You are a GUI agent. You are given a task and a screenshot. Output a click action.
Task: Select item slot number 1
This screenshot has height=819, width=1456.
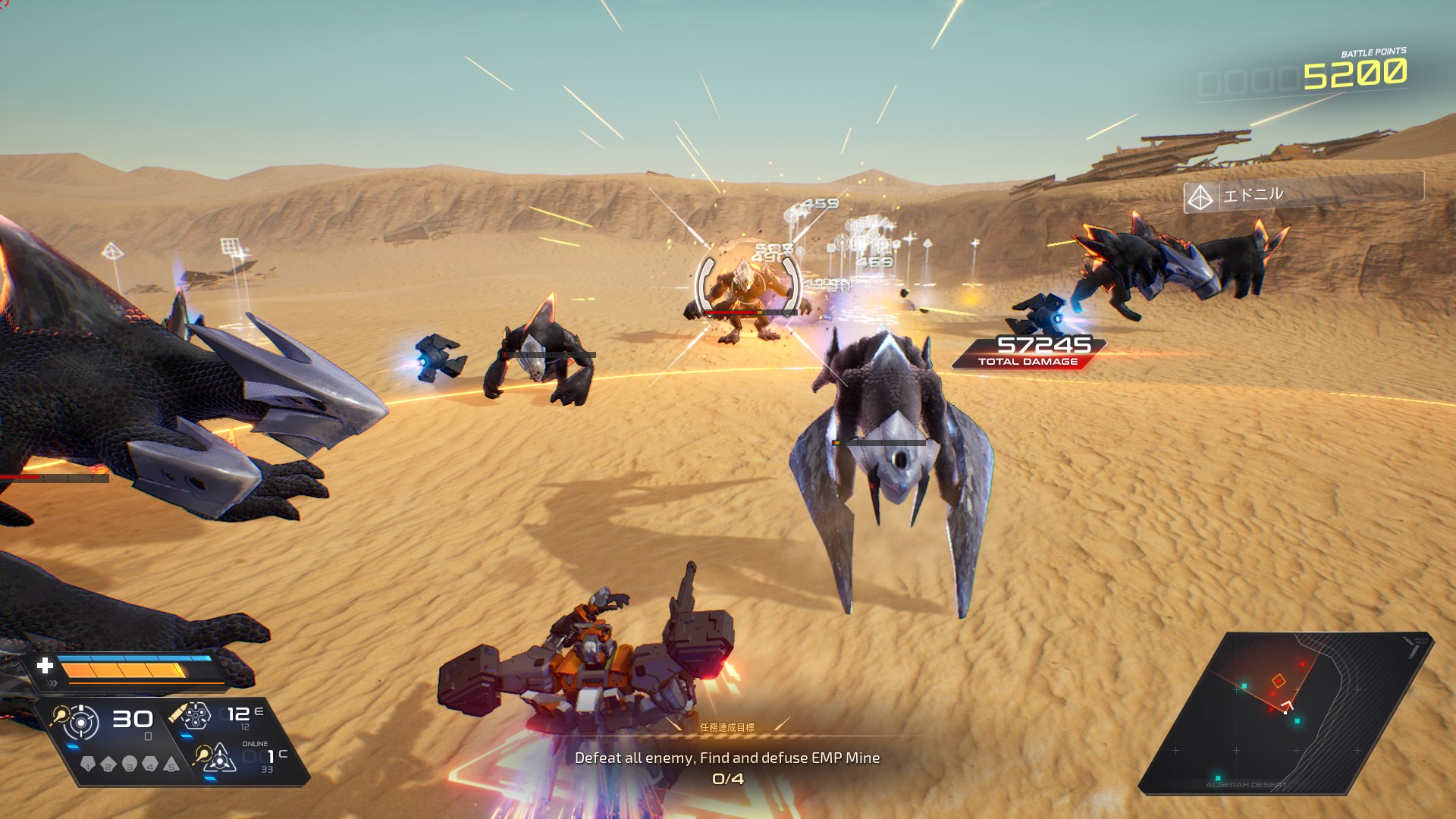tap(88, 764)
